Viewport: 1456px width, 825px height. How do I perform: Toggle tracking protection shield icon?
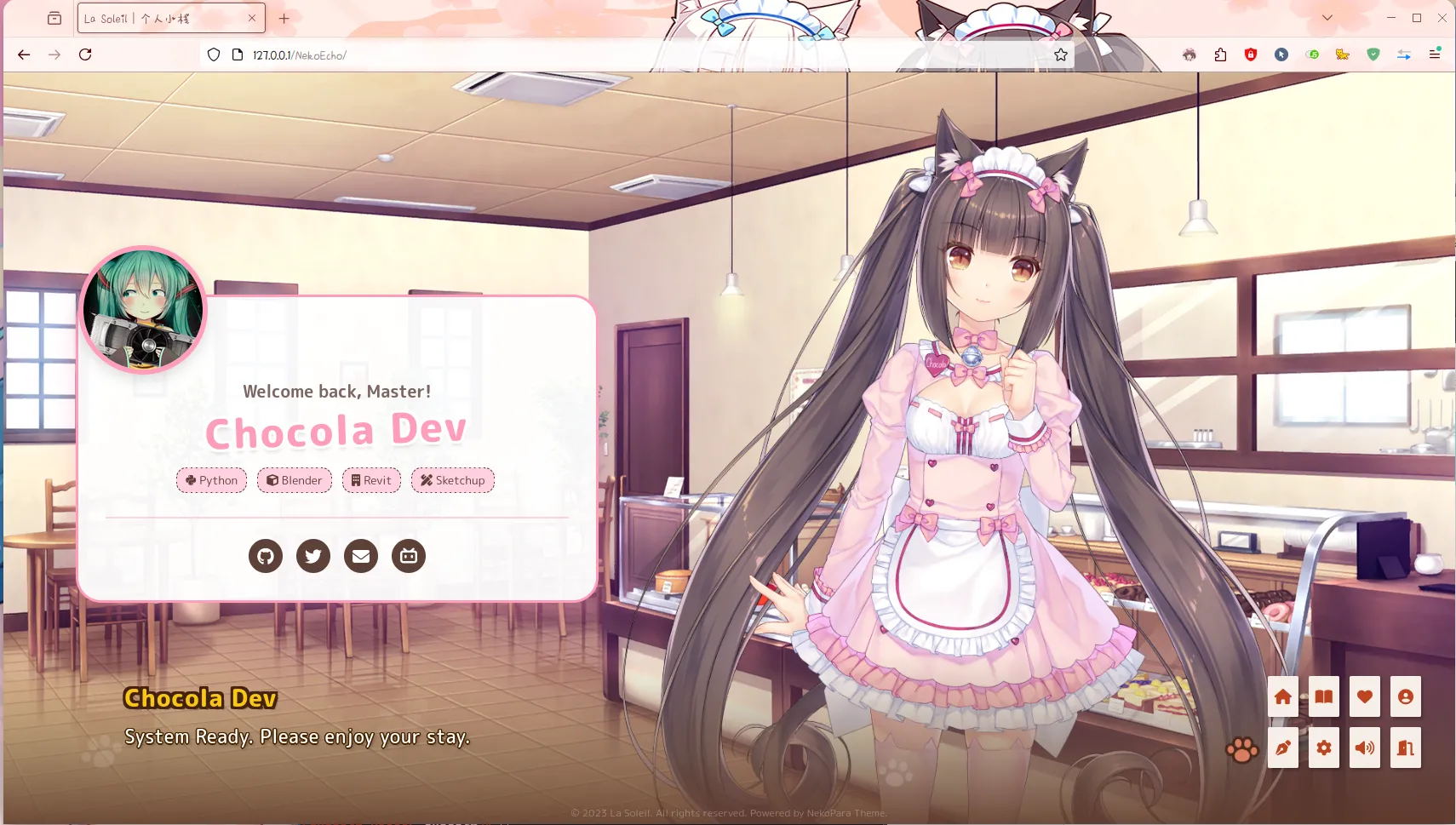[x=213, y=54]
